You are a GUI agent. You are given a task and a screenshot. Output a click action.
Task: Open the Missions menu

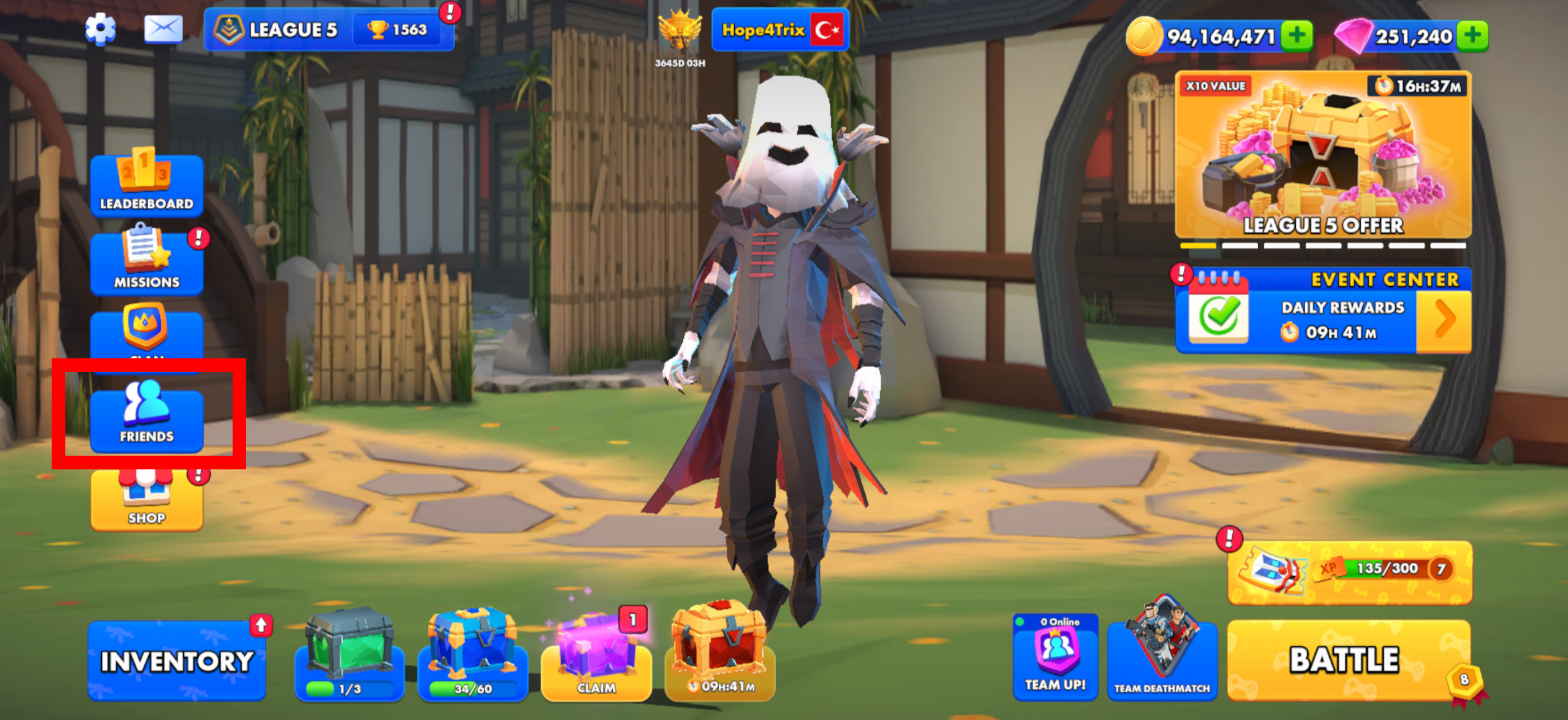pyautogui.click(x=147, y=262)
